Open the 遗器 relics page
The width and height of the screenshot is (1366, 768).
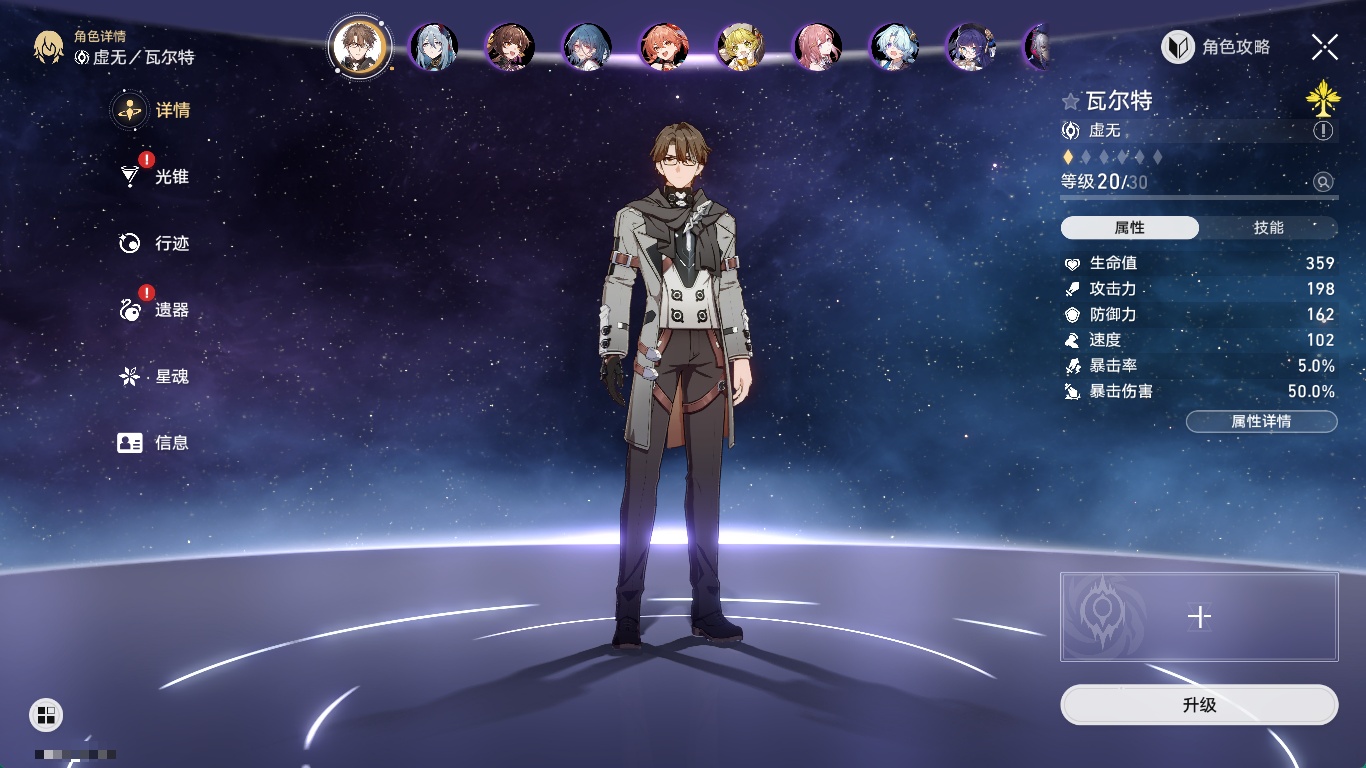170,310
